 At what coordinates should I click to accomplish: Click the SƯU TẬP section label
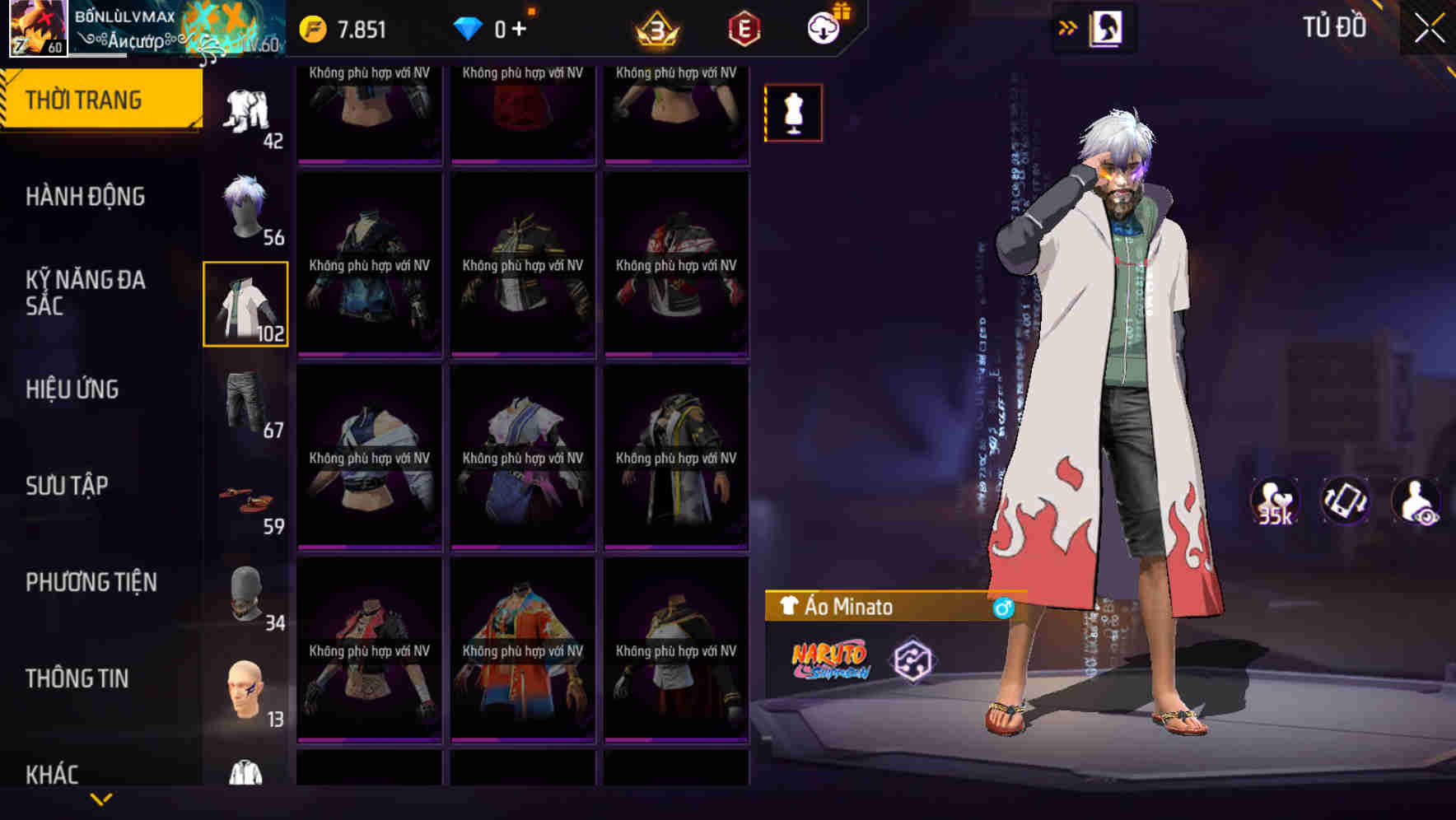coord(68,486)
